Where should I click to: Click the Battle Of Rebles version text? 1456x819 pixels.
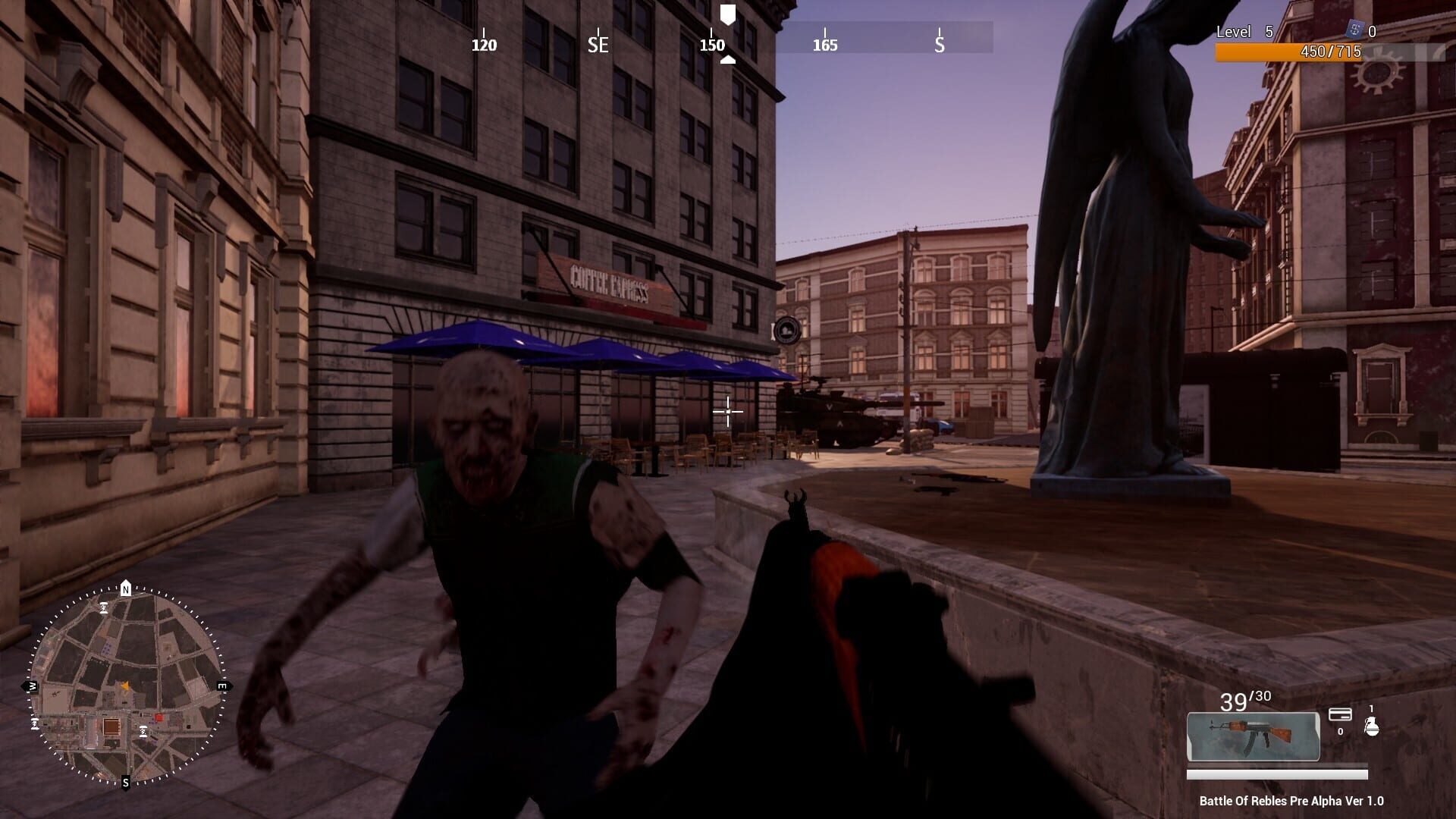(1291, 801)
